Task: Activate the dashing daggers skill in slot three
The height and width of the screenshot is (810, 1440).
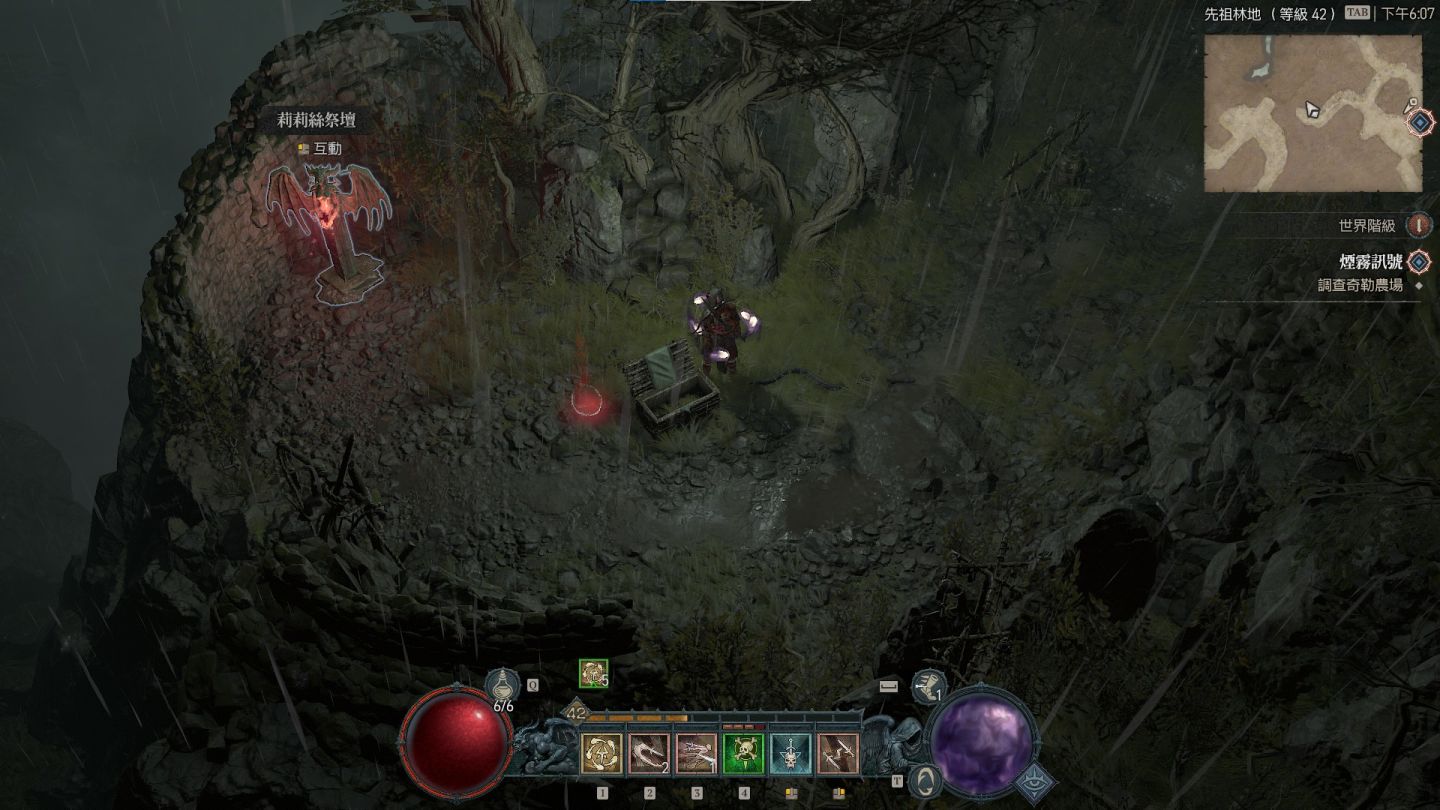Action: pos(696,754)
